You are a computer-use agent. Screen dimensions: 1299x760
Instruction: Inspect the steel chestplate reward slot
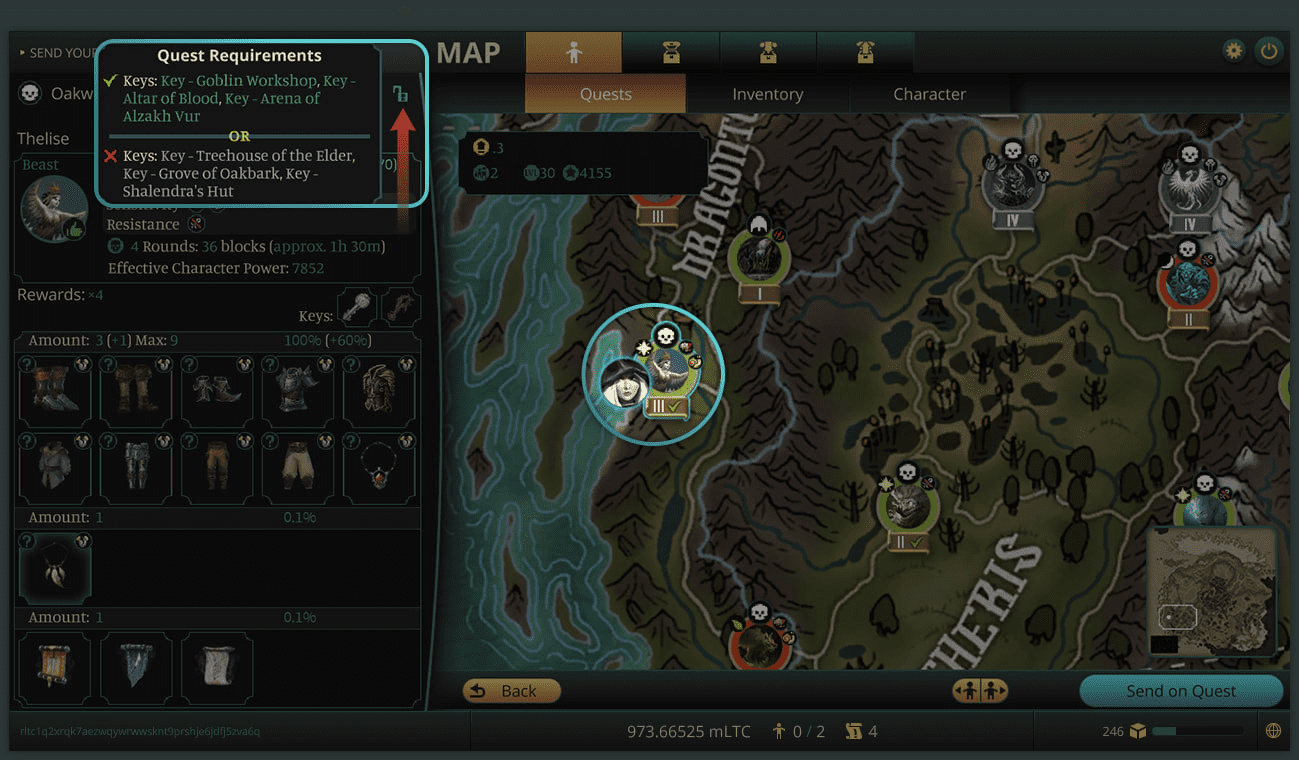(x=298, y=391)
